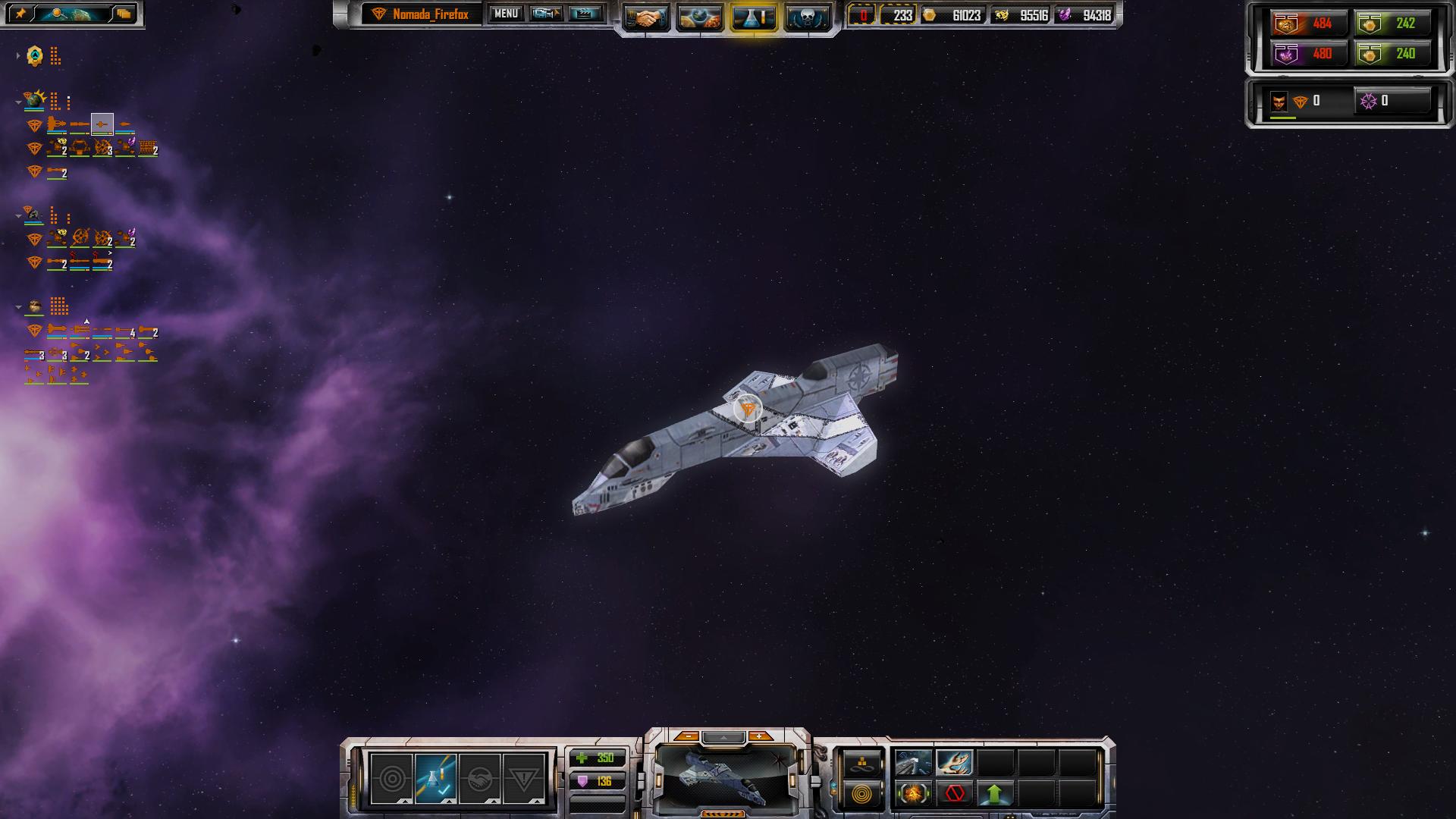Image resolution: width=1456 pixels, height=819 pixels.
Task: Activate the grabbing hand ability
Action: coord(954,762)
